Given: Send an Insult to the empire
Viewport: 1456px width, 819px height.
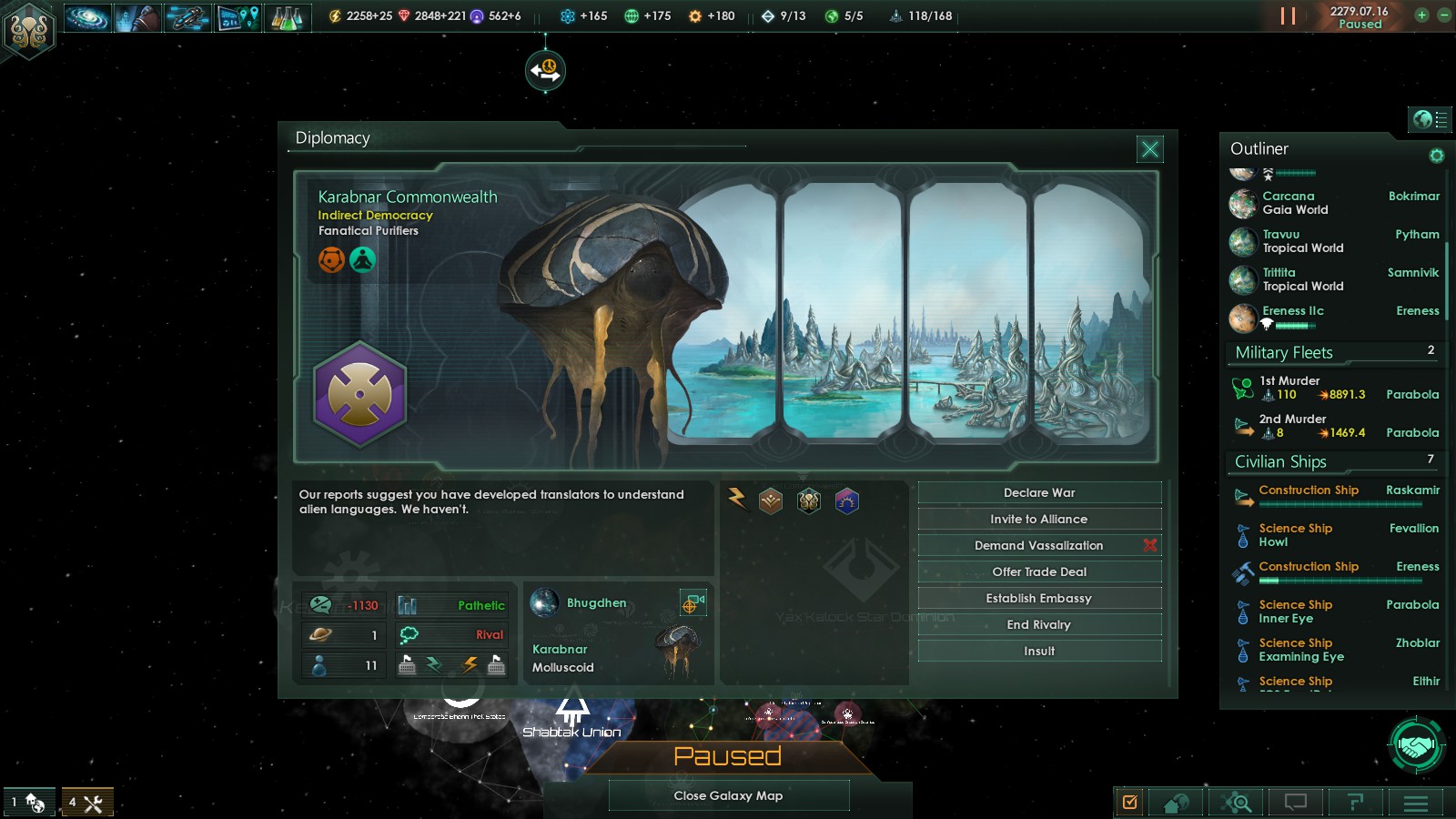Looking at the screenshot, I should point(1039,651).
